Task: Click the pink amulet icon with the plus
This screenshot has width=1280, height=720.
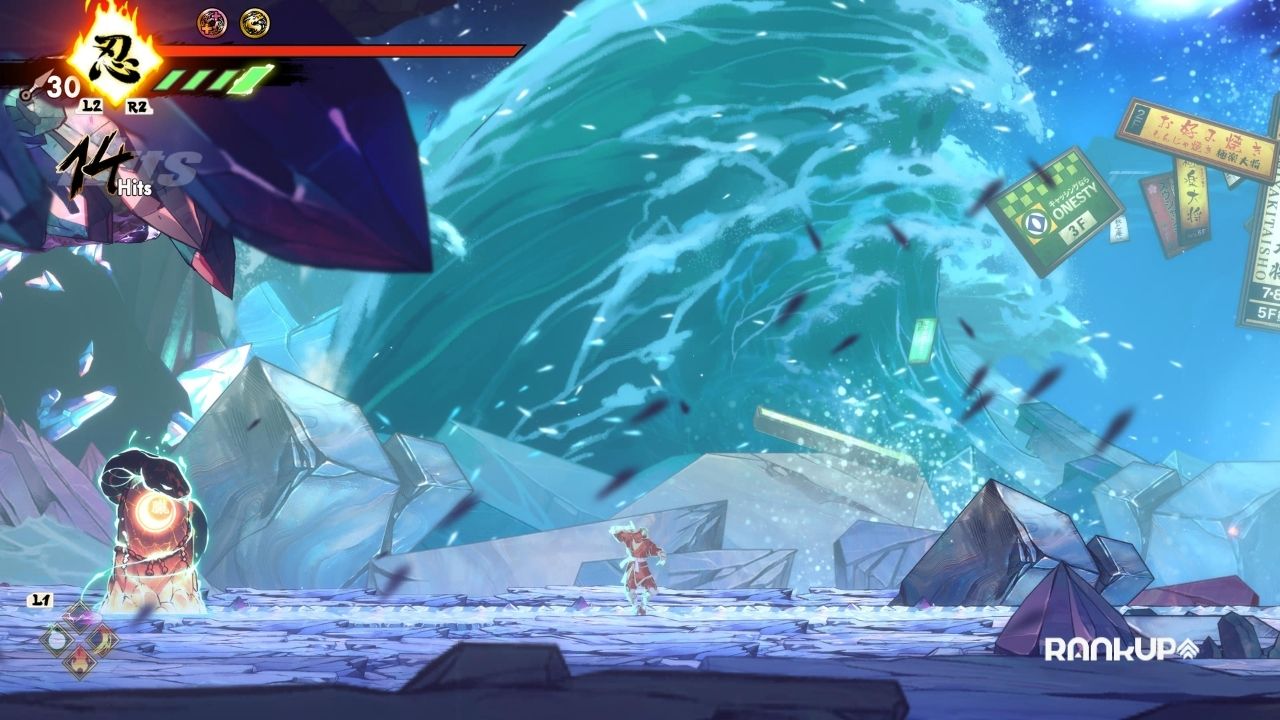Action: pos(212,20)
